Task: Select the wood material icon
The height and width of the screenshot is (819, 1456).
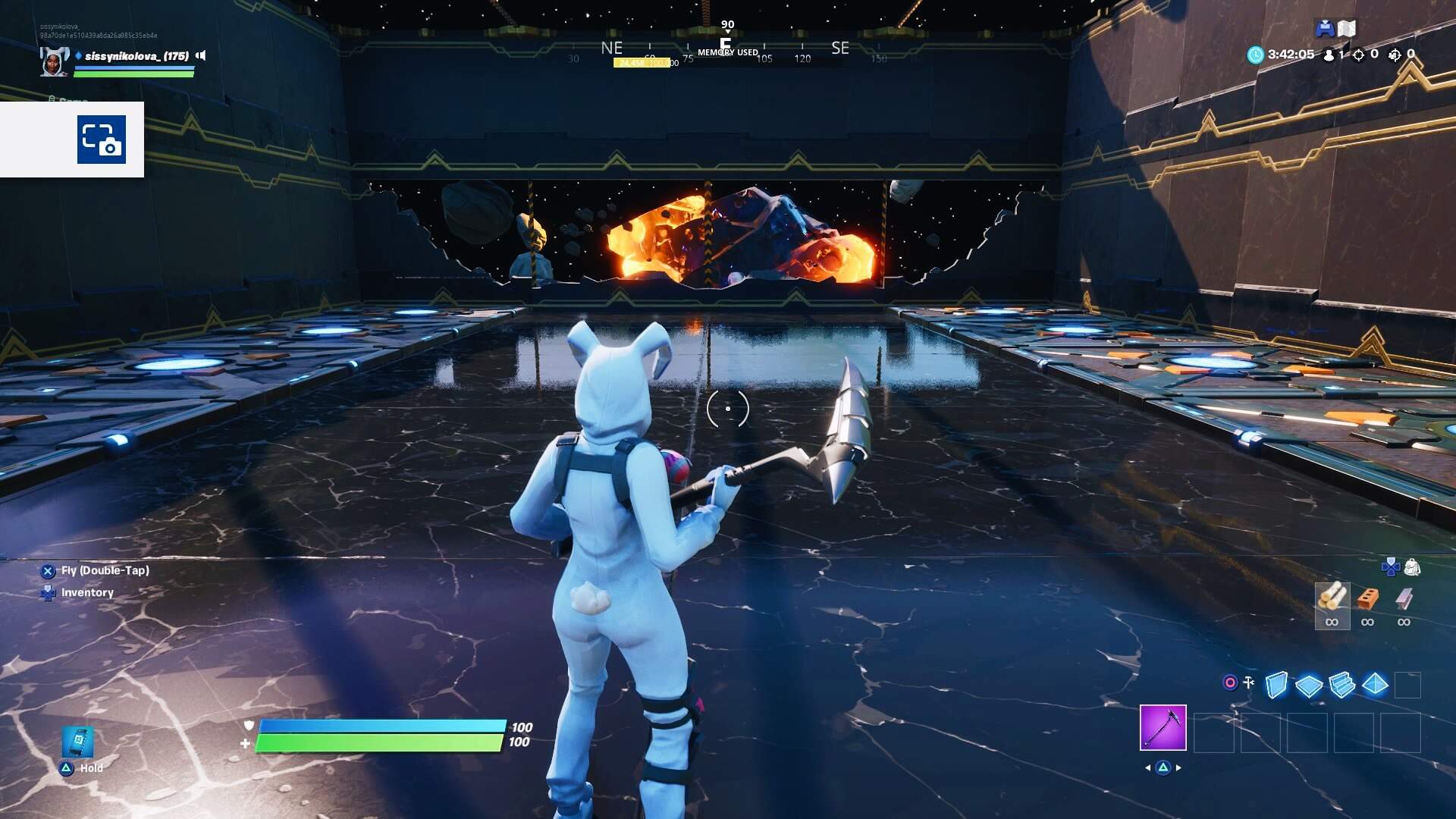Action: coord(1334,599)
